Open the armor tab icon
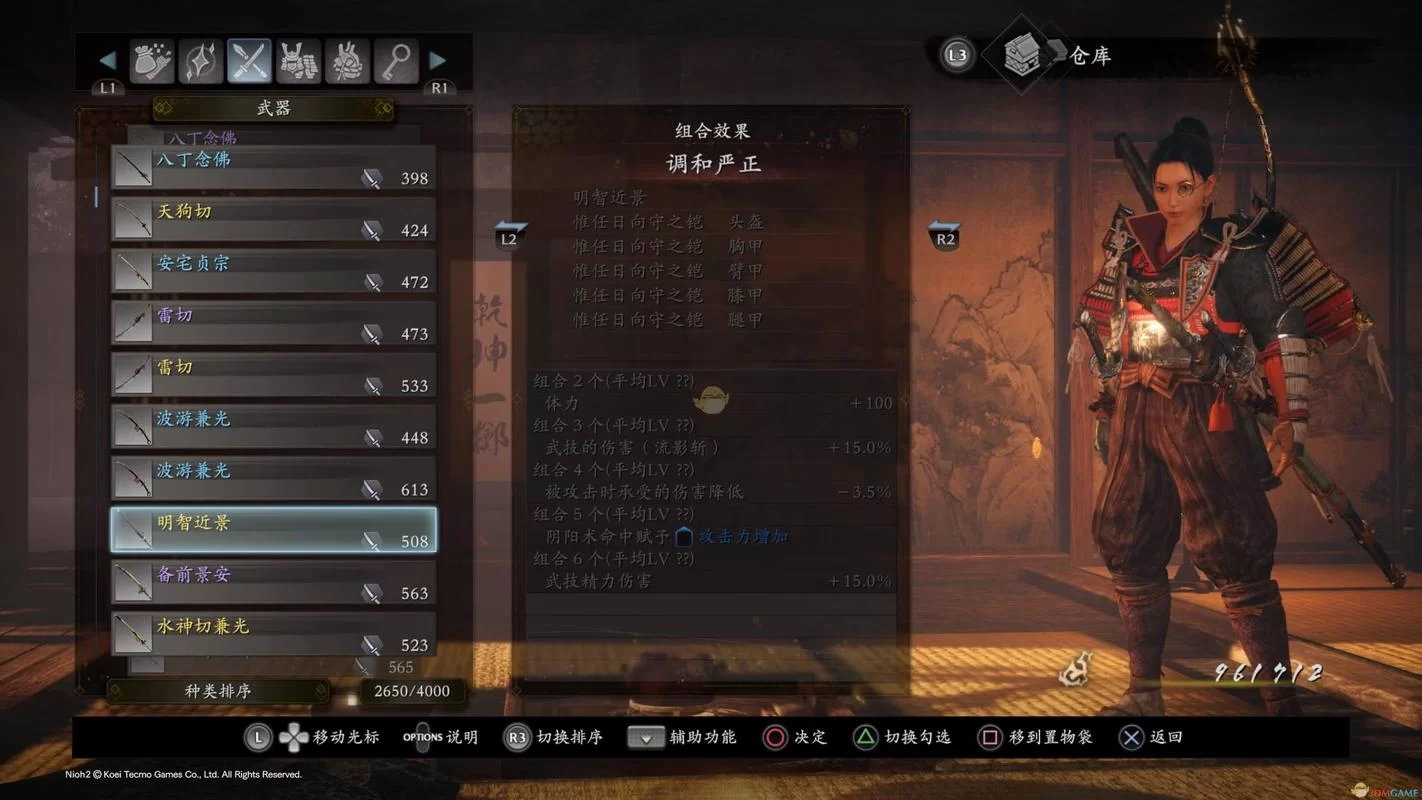Image resolution: width=1422 pixels, height=800 pixels. (x=297, y=60)
